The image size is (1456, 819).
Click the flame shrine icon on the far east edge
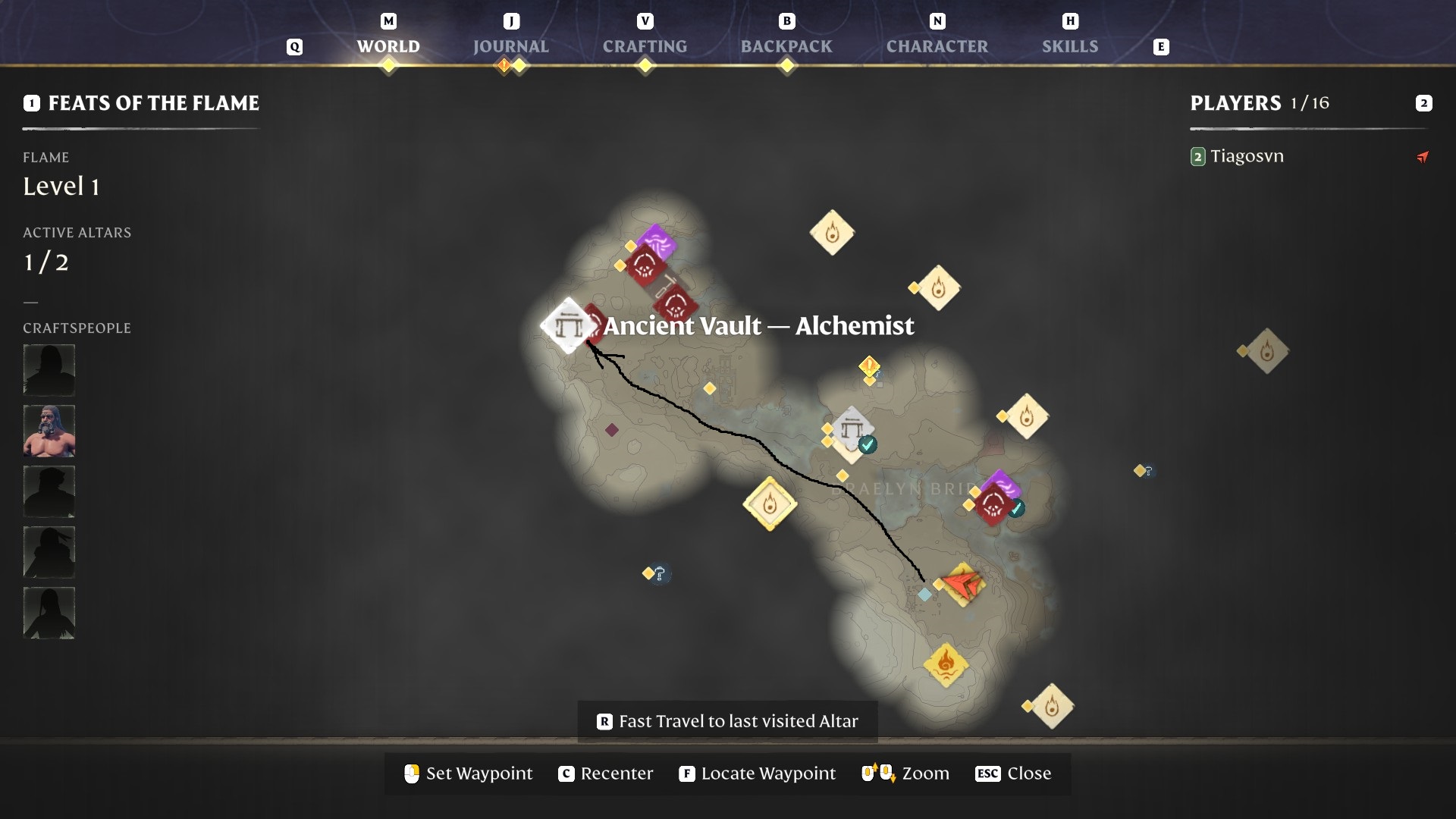[x=1266, y=350]
